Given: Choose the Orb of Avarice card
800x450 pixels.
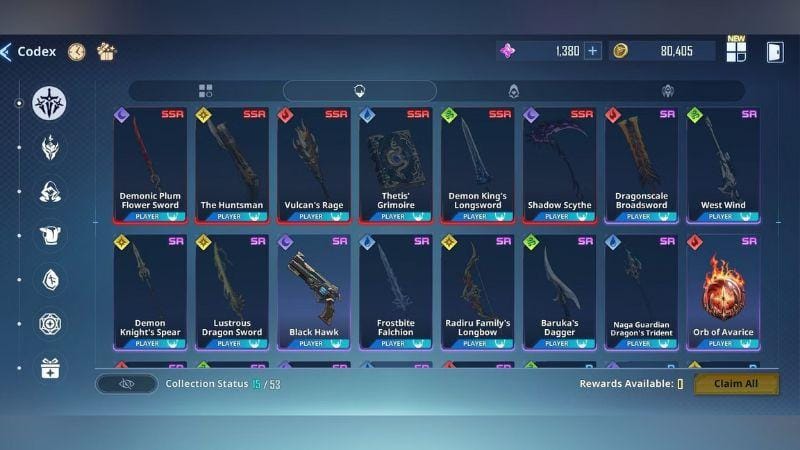Looking at the screenshot, I should 723,292.
